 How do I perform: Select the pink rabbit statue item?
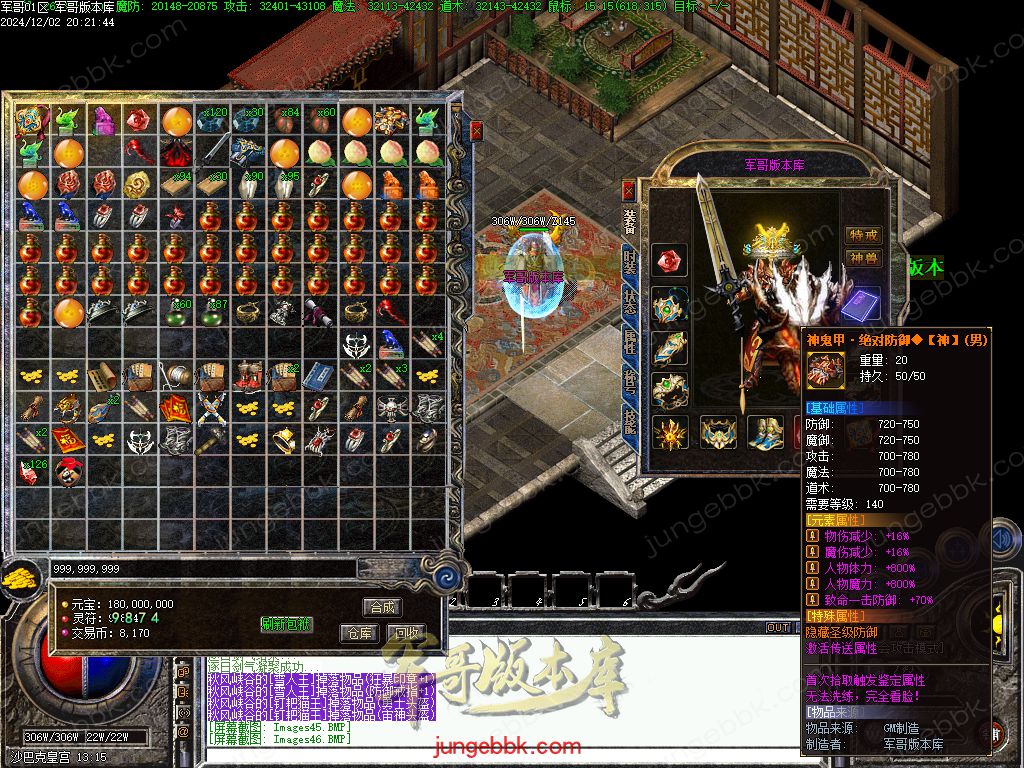104,121
